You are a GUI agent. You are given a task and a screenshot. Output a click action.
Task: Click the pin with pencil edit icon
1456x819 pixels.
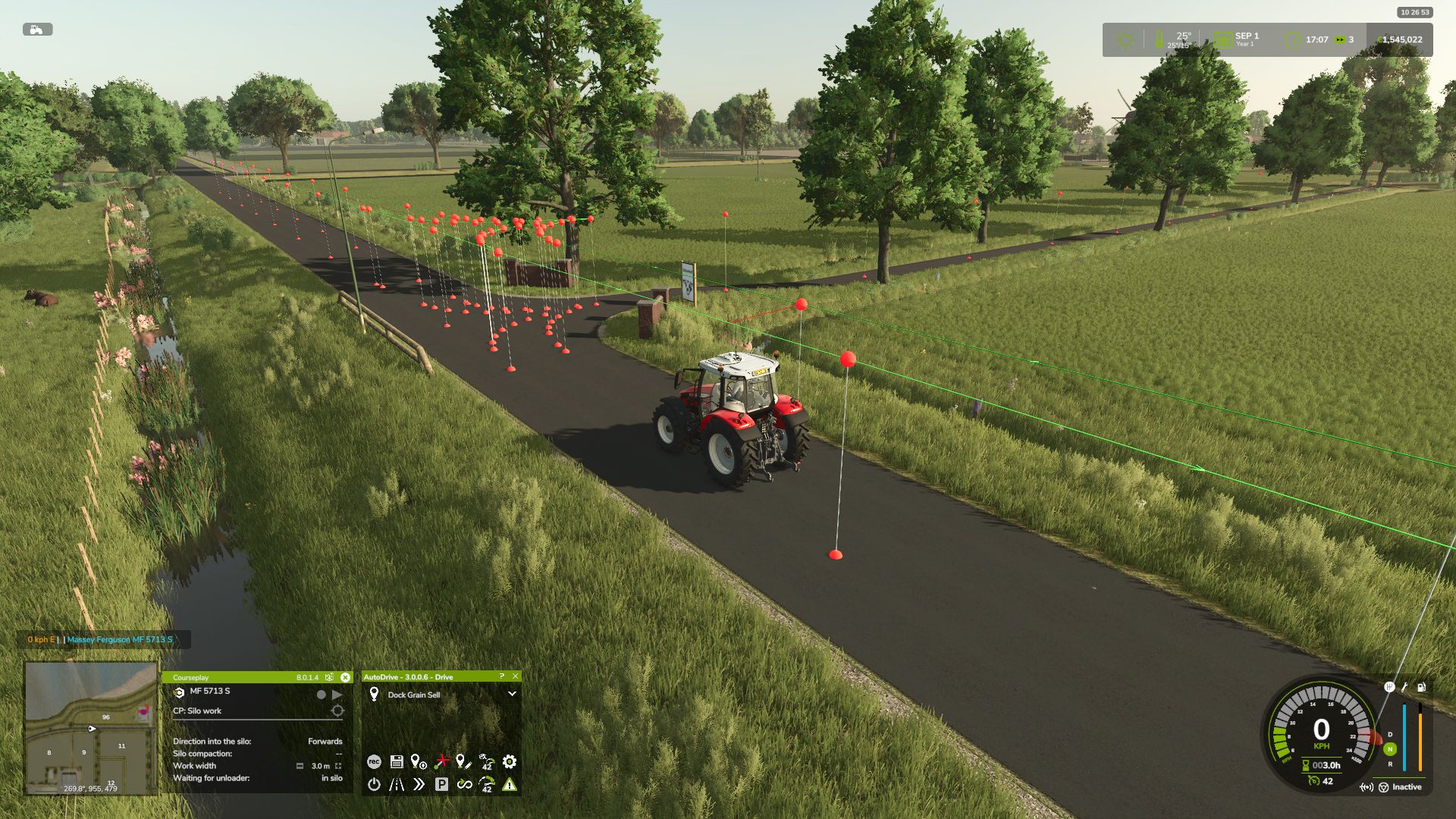[x=463, y=761]
